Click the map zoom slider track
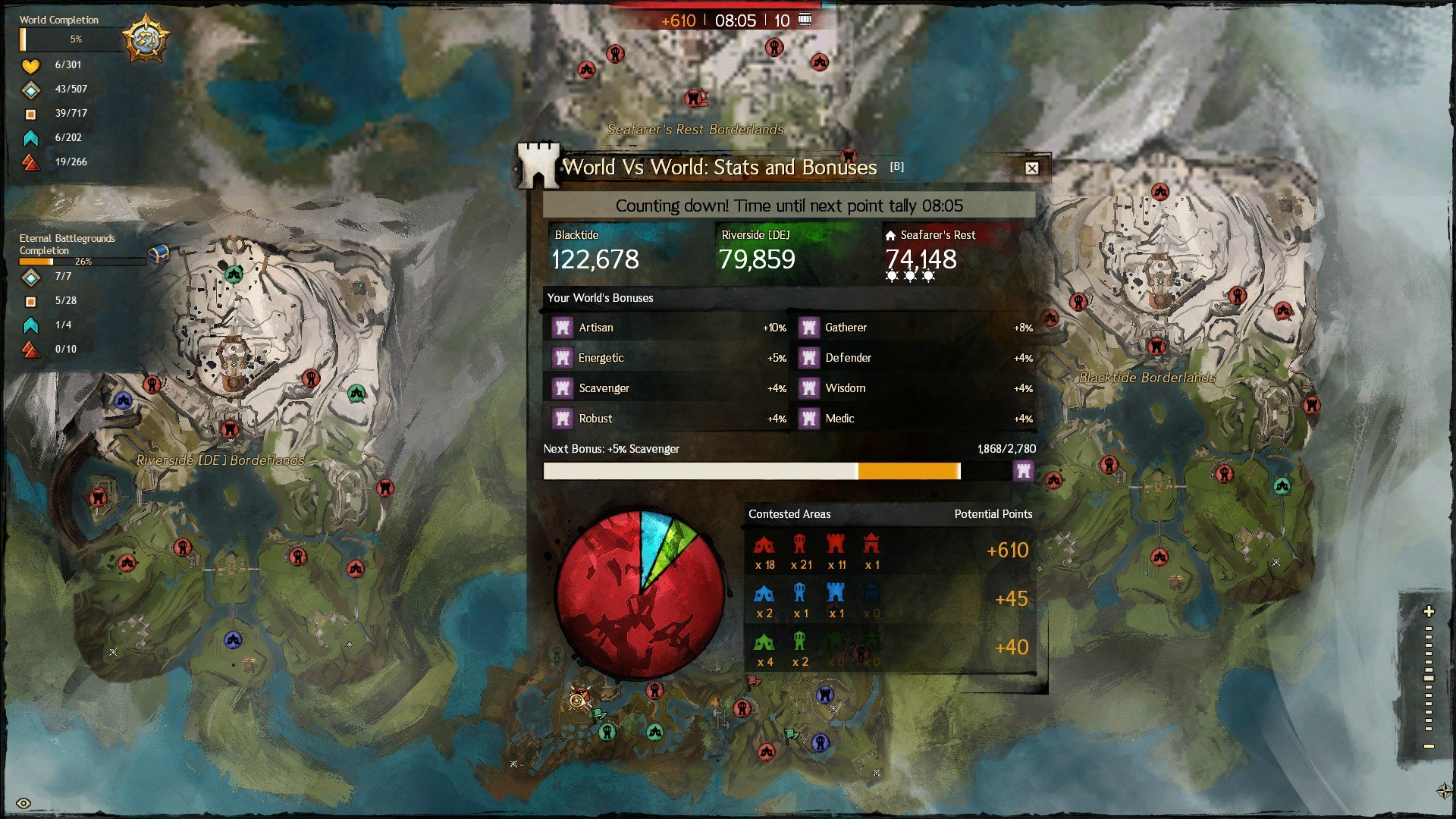Viewport: 1456px width, 819px height. pyautogui.click(x=1429, y=679)
